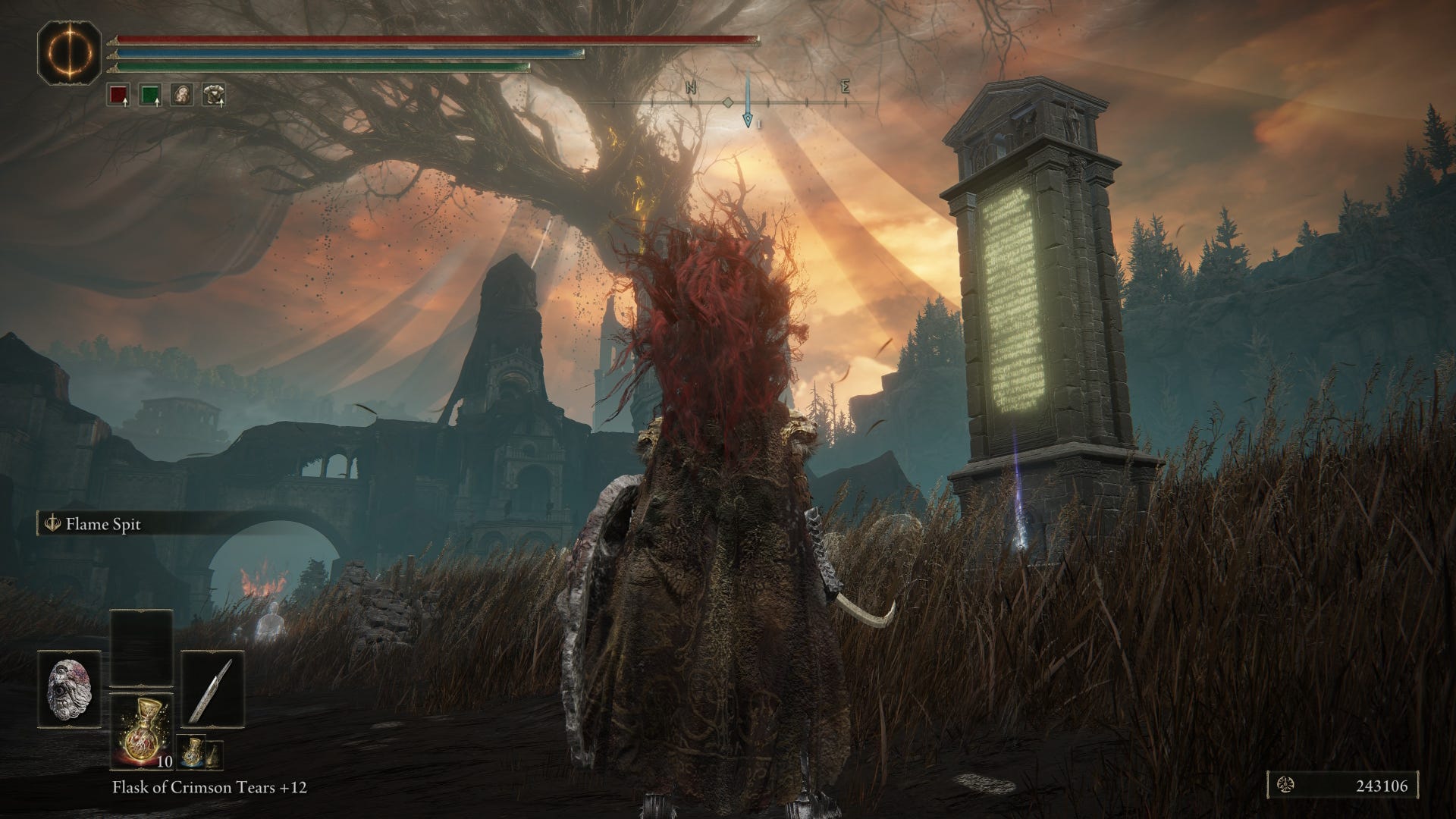
Task: Click the blue marker on the compass
Action: (x=748, y=119)
